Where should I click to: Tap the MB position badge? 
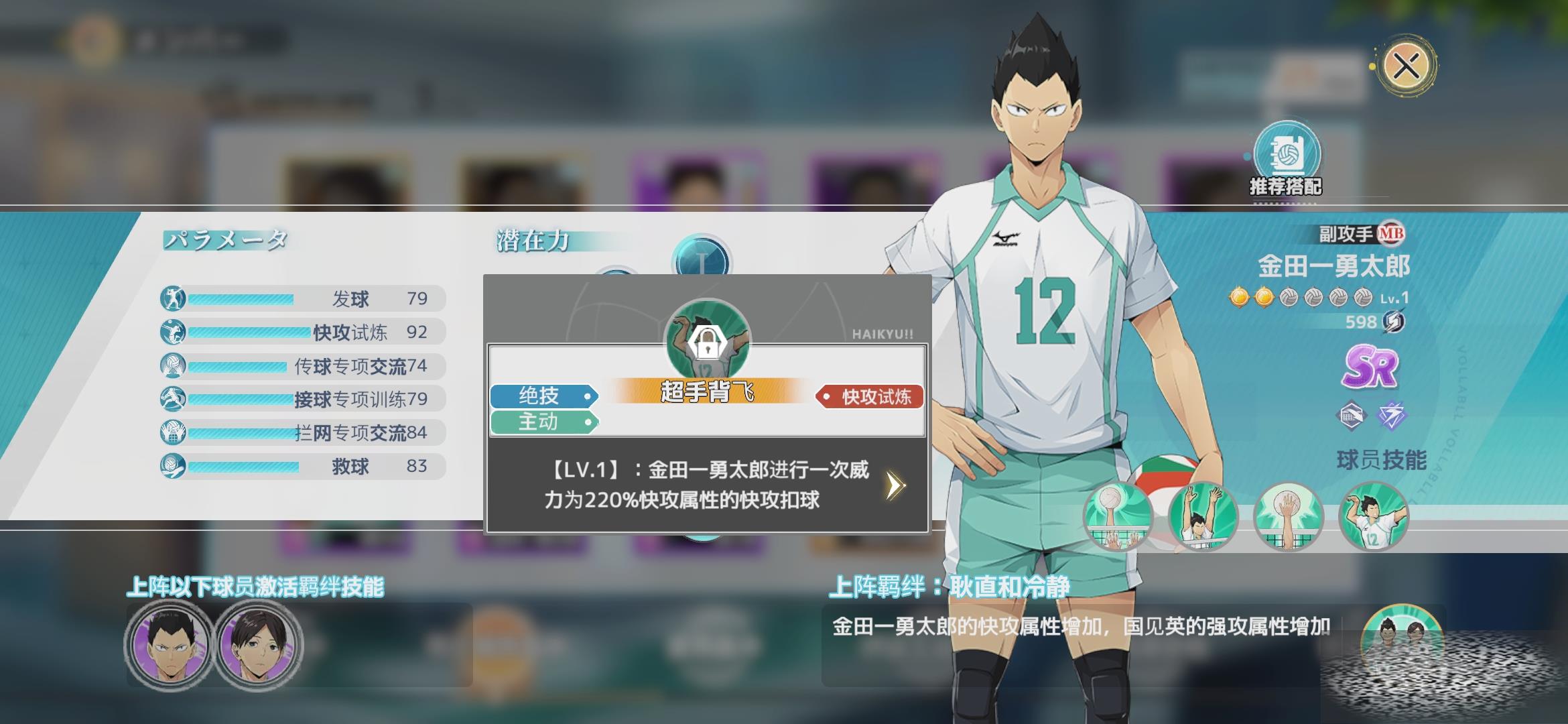click(x=1391, y=234)
